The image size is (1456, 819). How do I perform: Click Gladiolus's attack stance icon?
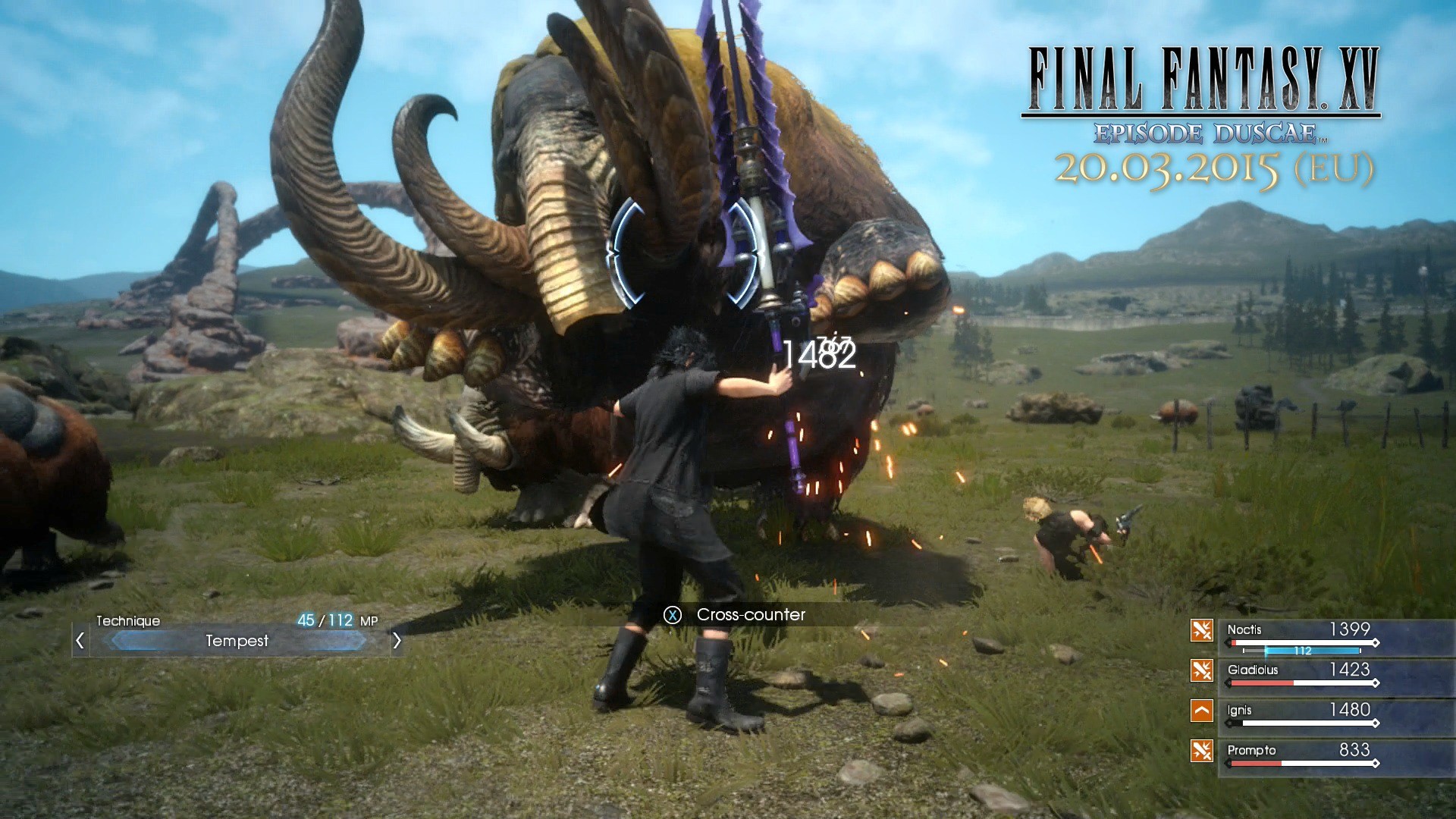click(x=1203, y=670)
